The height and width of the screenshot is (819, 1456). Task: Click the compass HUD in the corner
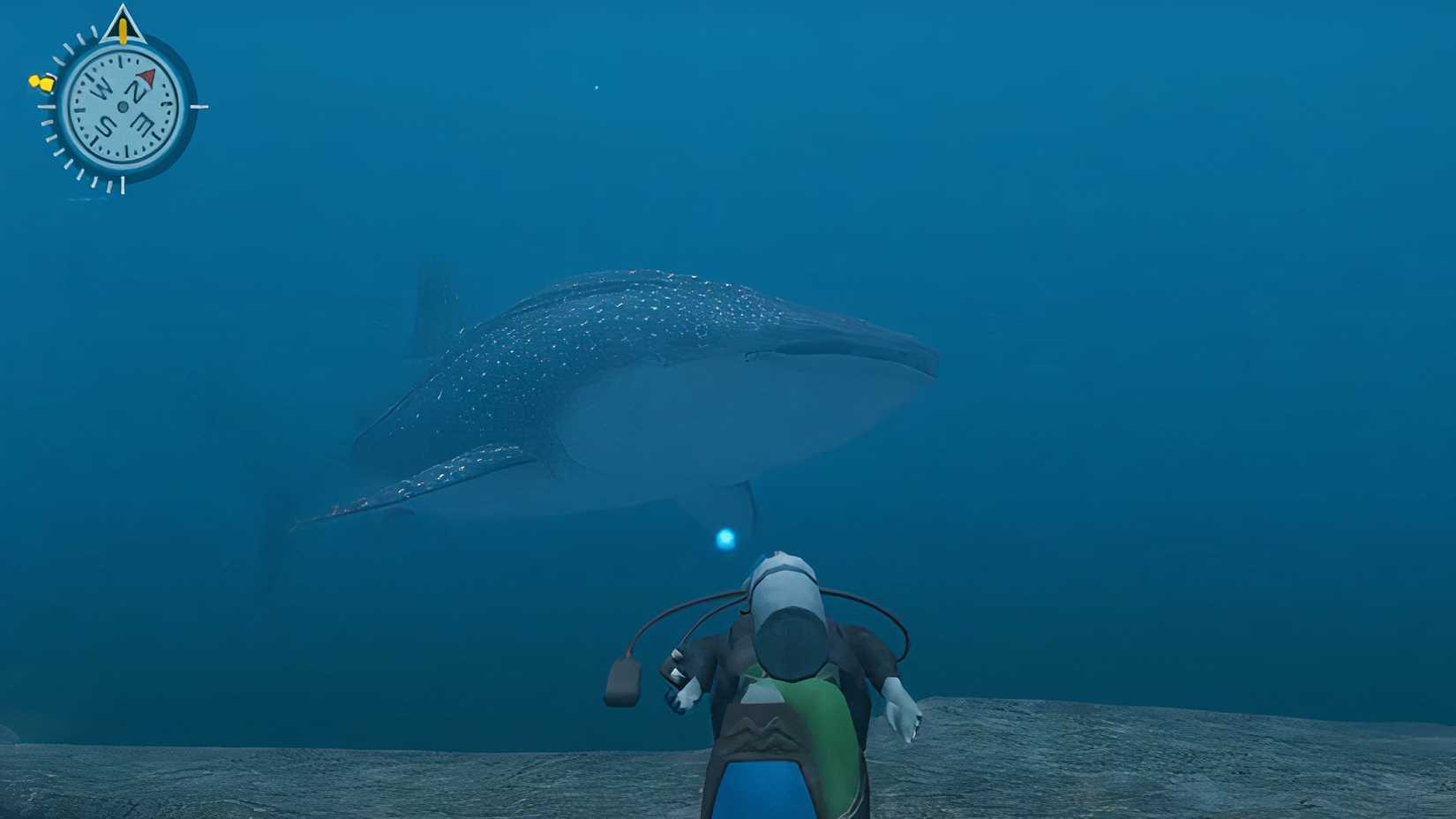point(124,108)
